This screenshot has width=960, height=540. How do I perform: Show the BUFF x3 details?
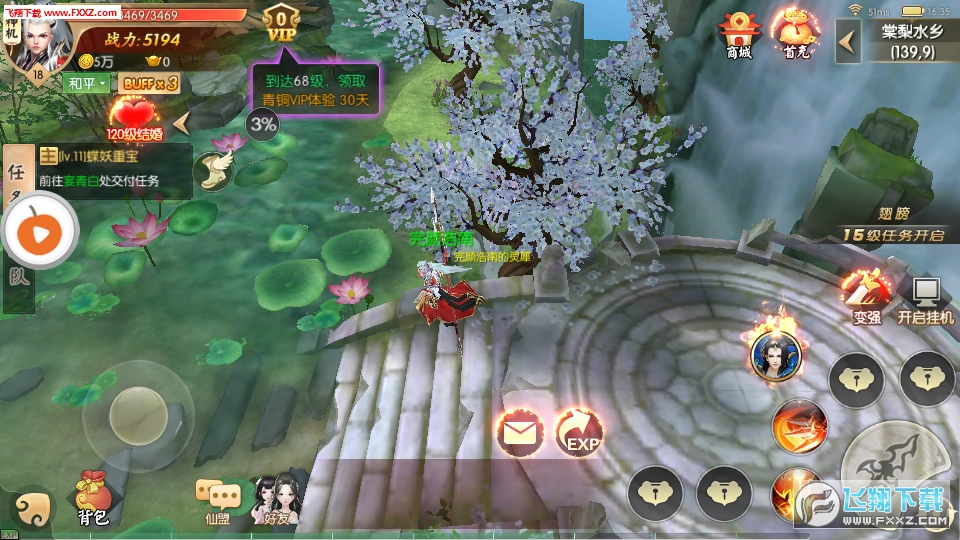click(x=150, y=83)
